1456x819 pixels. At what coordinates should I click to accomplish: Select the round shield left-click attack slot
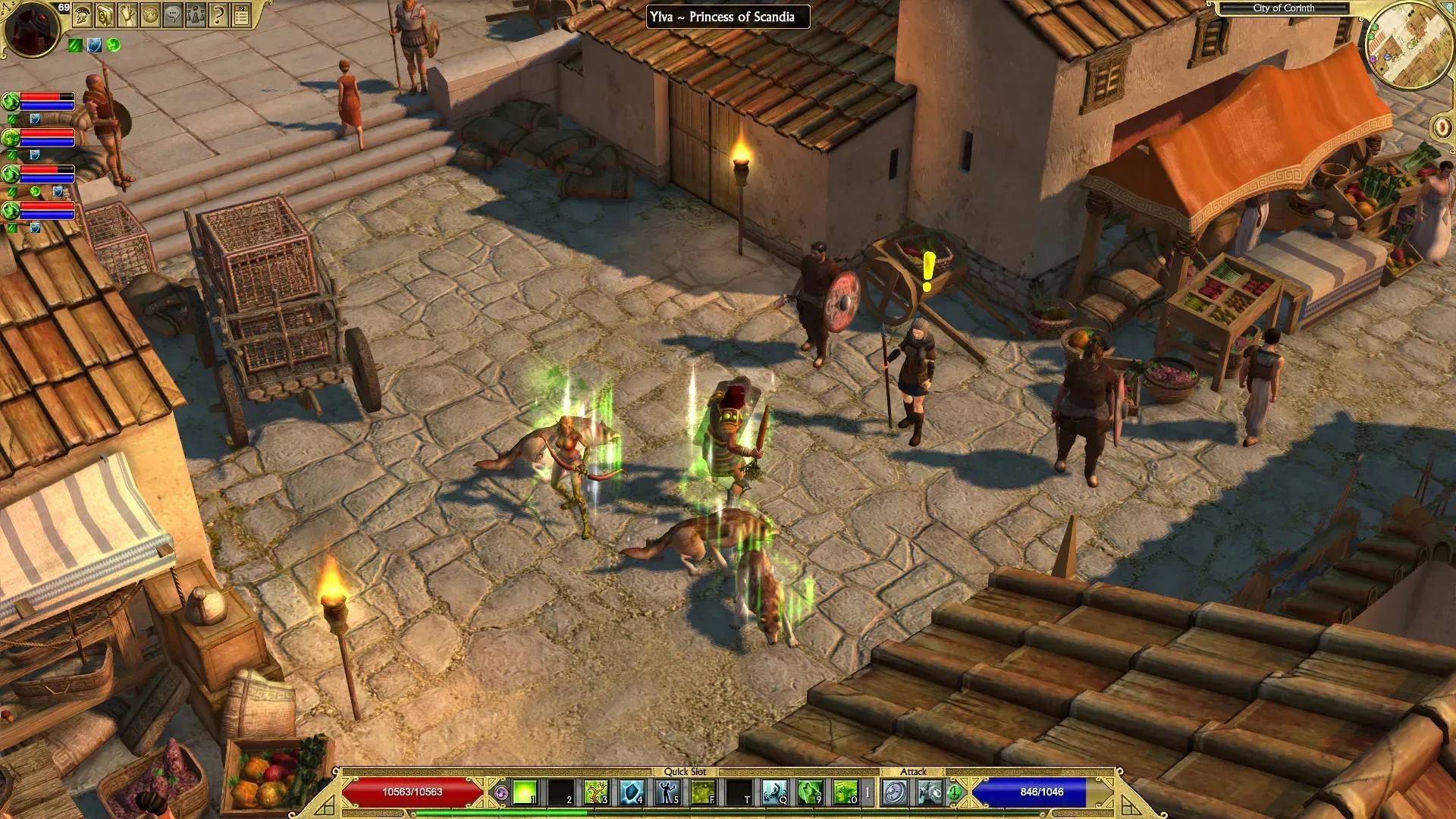895,793
